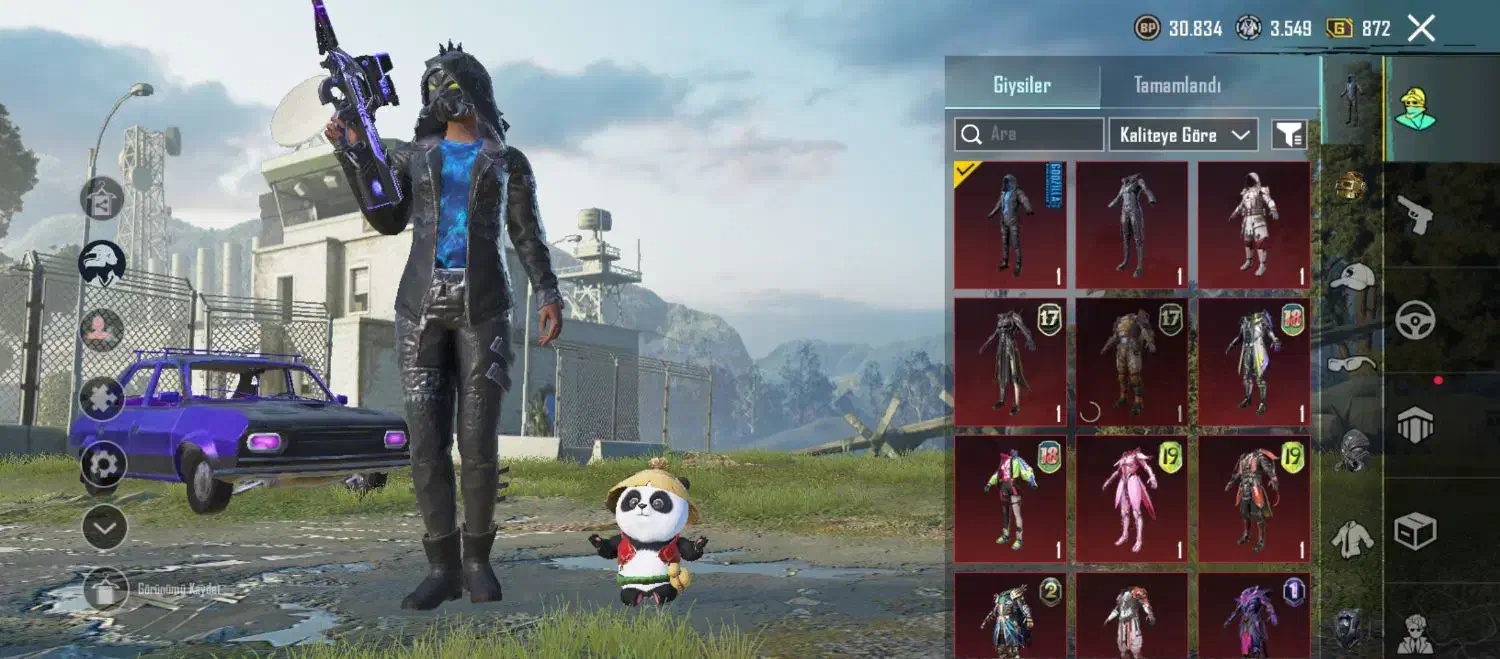Switch to the Giysiler tab
Screen dimensions: 1500x659
point(1022,85)
